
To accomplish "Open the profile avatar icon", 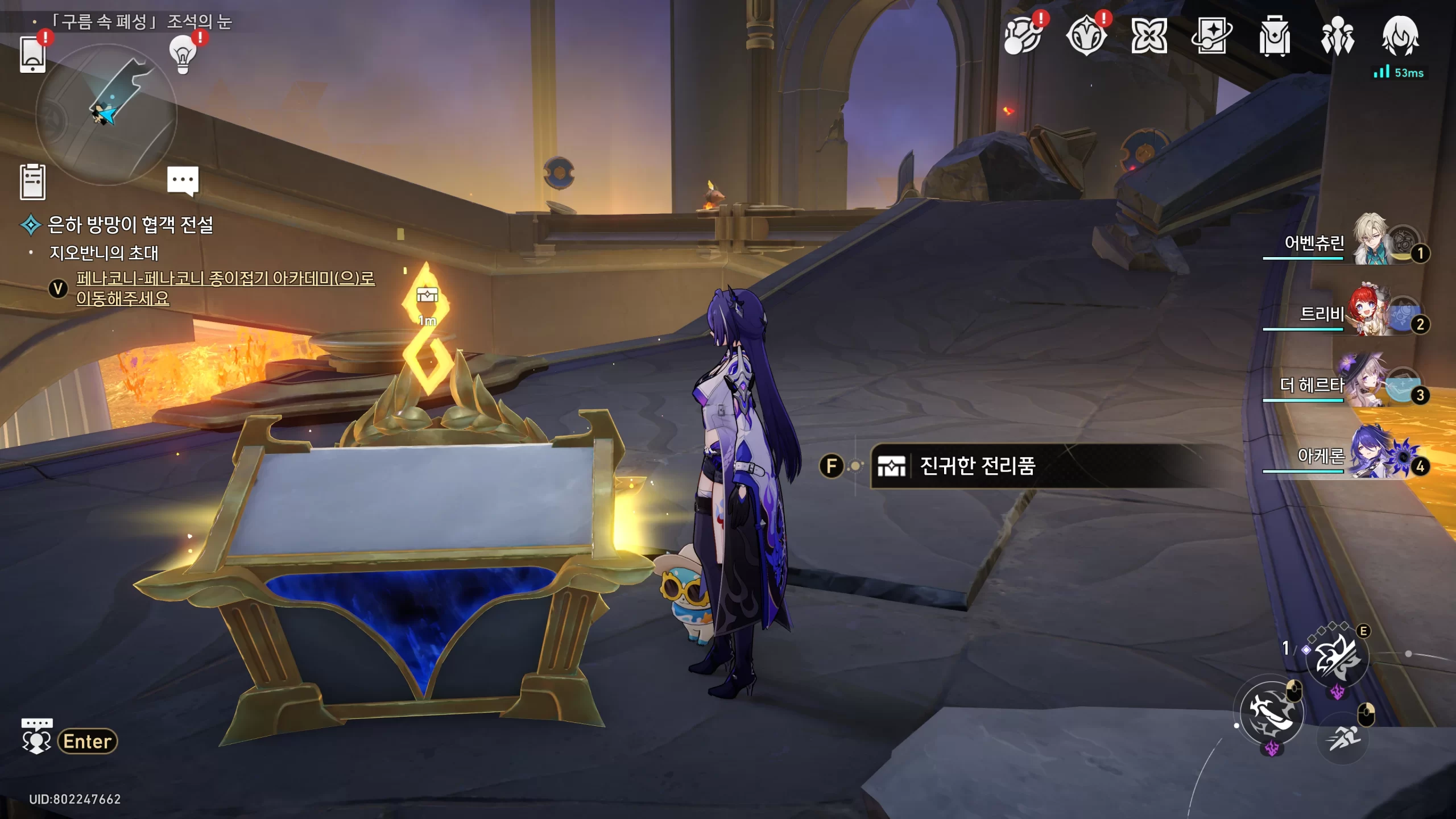I will tap(1400, 36).
